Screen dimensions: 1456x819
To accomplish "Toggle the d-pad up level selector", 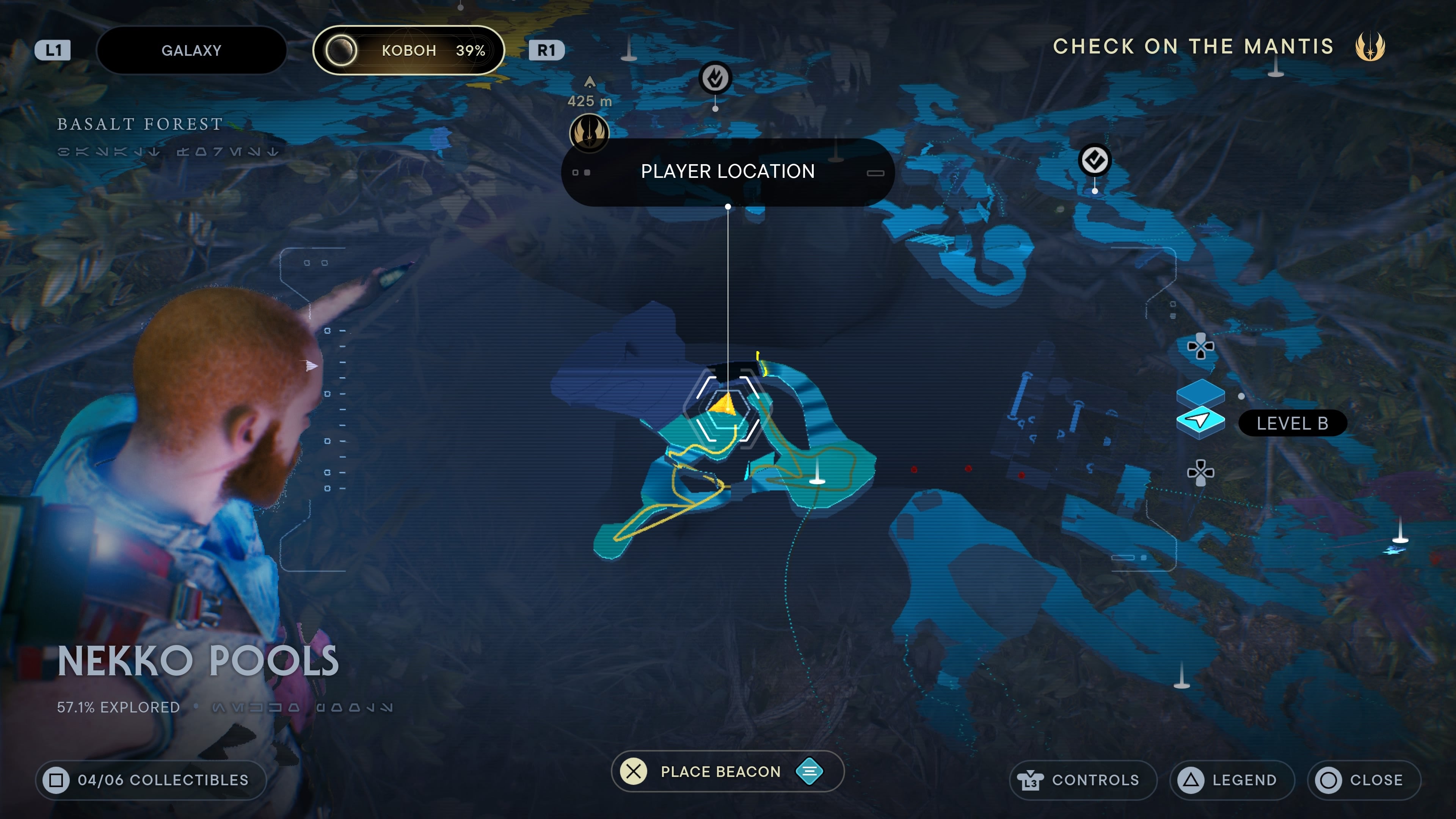I will pos(1200,346).
